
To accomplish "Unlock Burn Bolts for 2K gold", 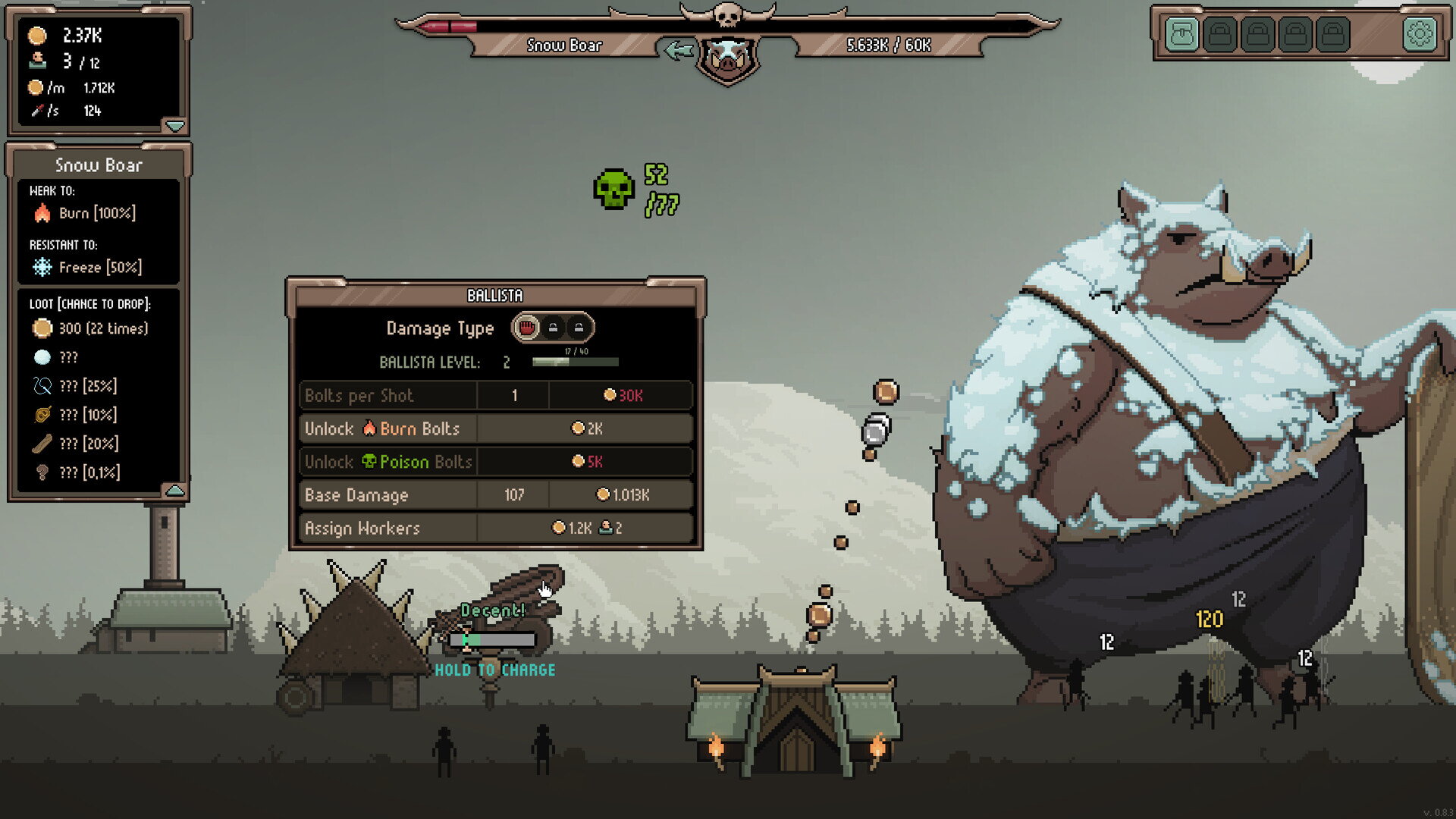I will [x=585, y=428].
